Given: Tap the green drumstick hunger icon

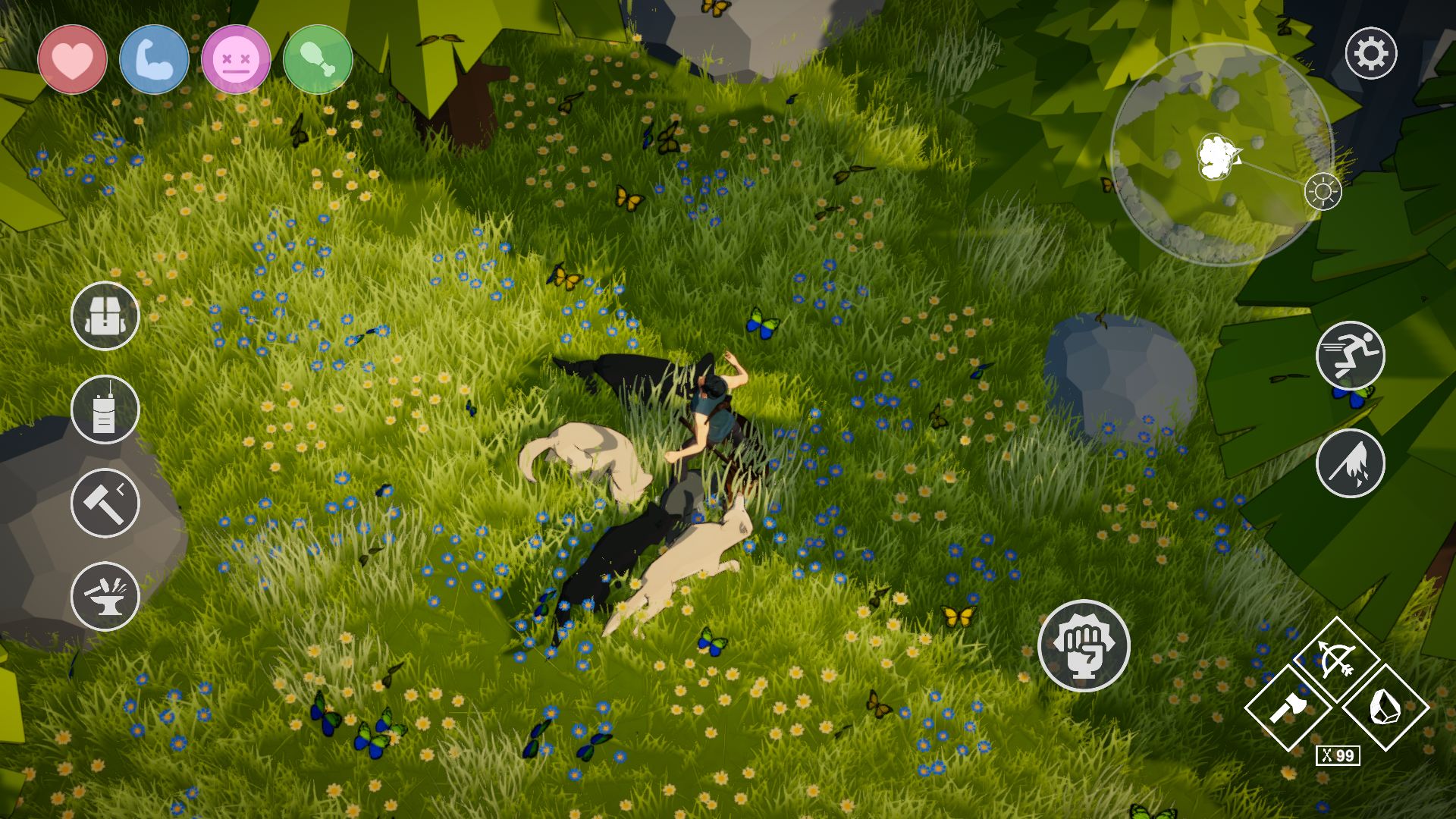Looking at the screenshot, I should click(x=318, y=60).
